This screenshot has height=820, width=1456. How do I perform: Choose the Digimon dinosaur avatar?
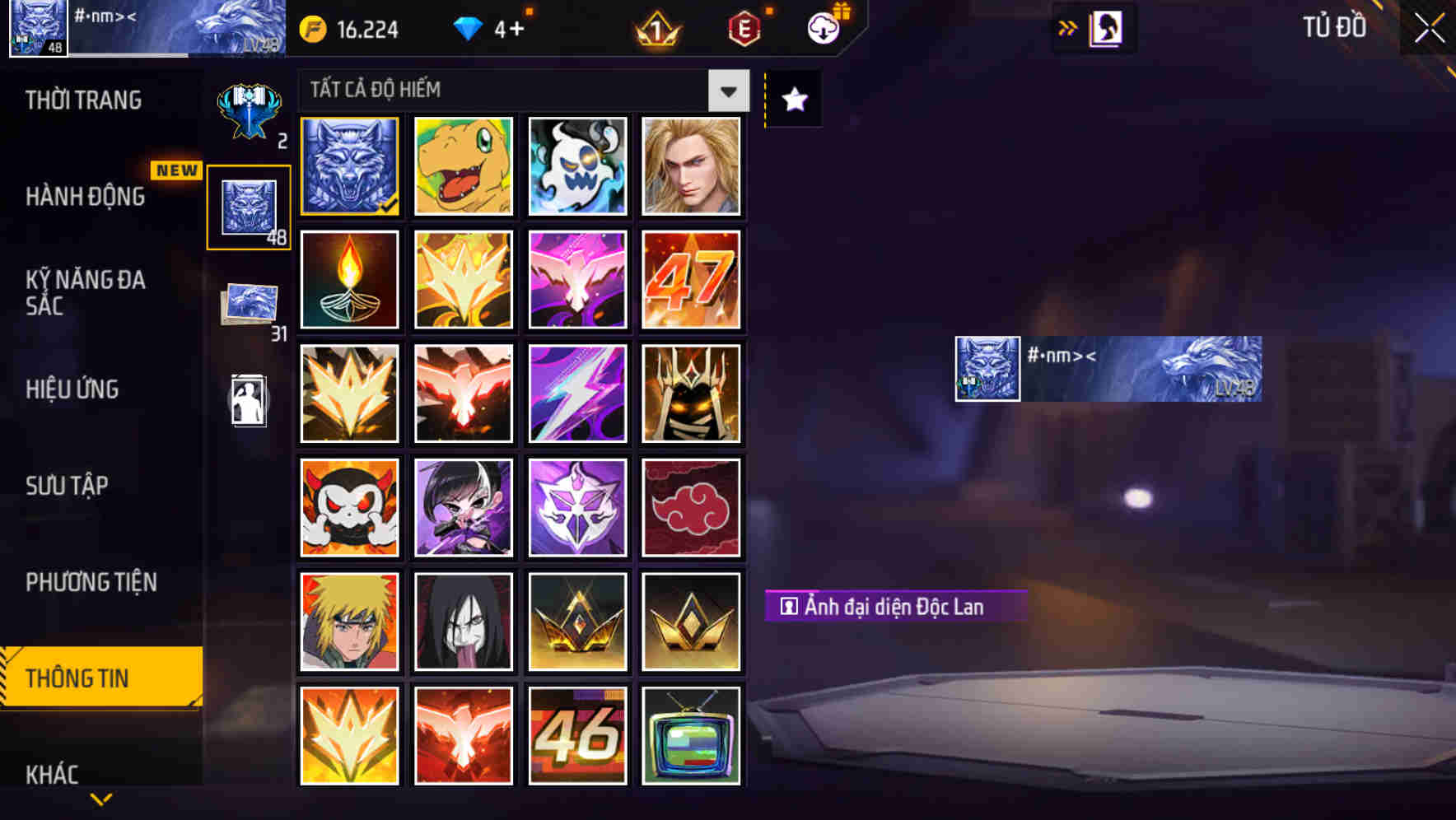tap(463, 166)
